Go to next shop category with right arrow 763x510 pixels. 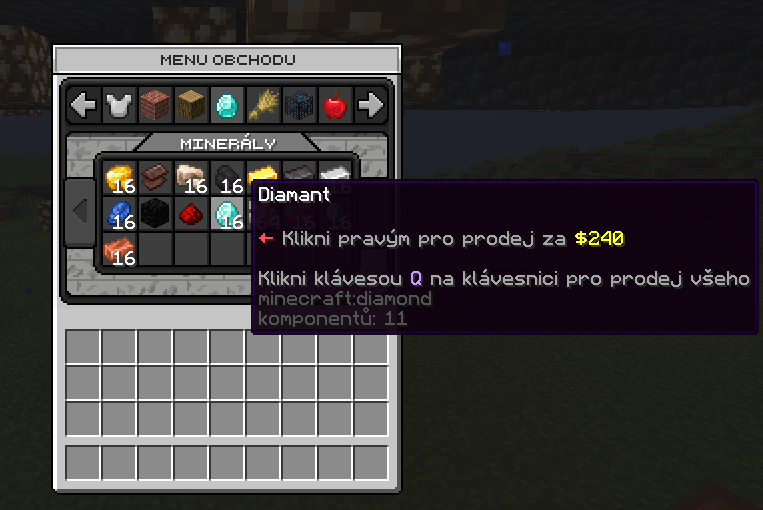tap(371, 104)
